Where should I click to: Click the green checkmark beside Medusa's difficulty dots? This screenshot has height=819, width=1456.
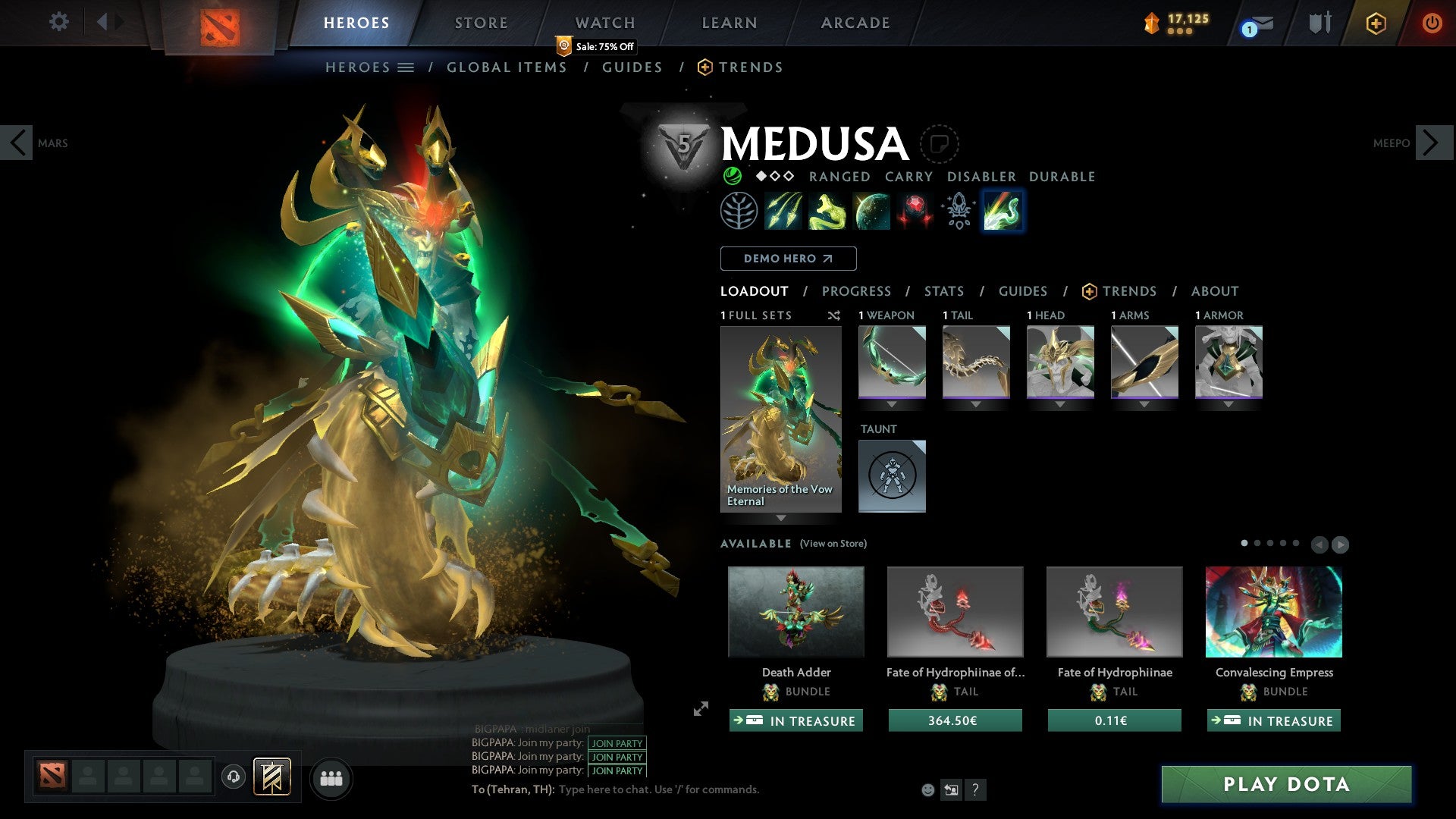[x=732, y=176]
